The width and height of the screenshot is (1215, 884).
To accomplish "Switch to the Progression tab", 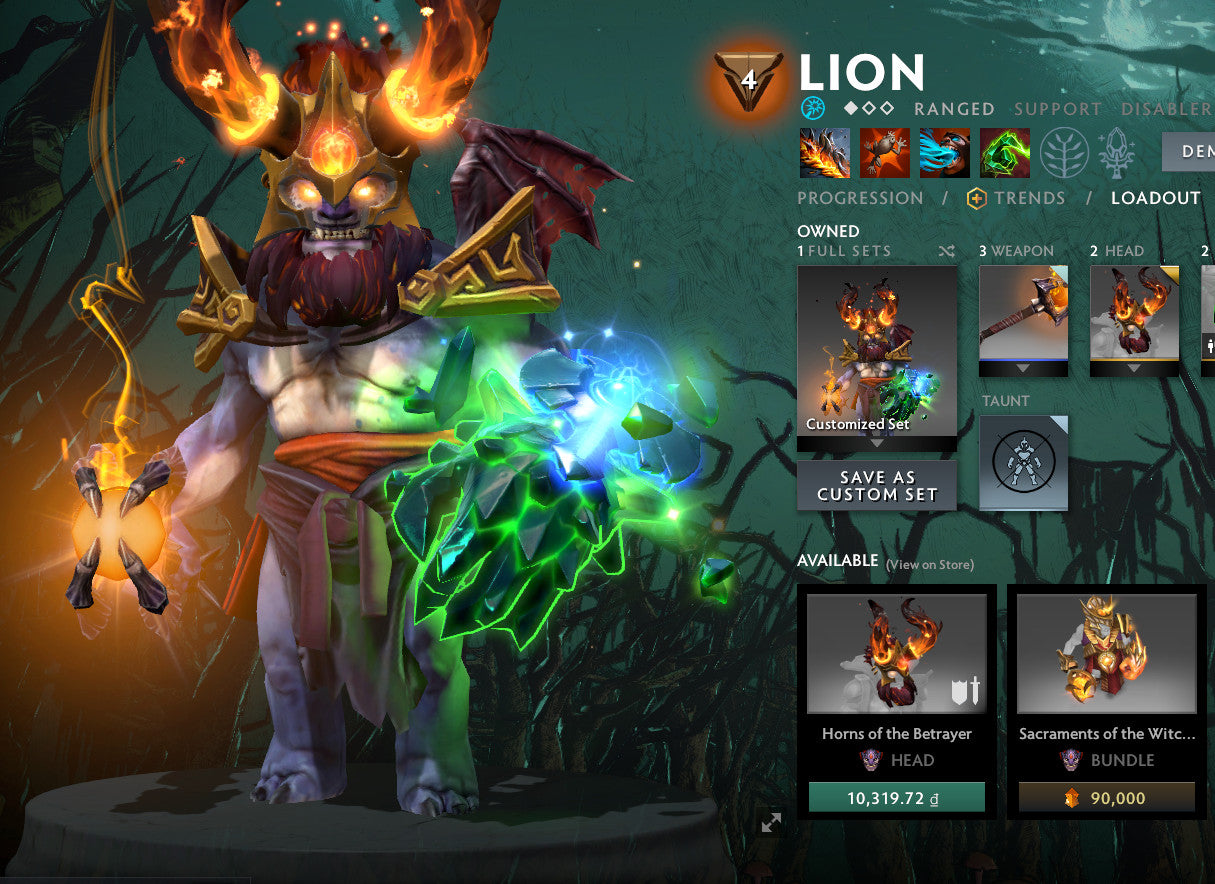I will 860,198.
